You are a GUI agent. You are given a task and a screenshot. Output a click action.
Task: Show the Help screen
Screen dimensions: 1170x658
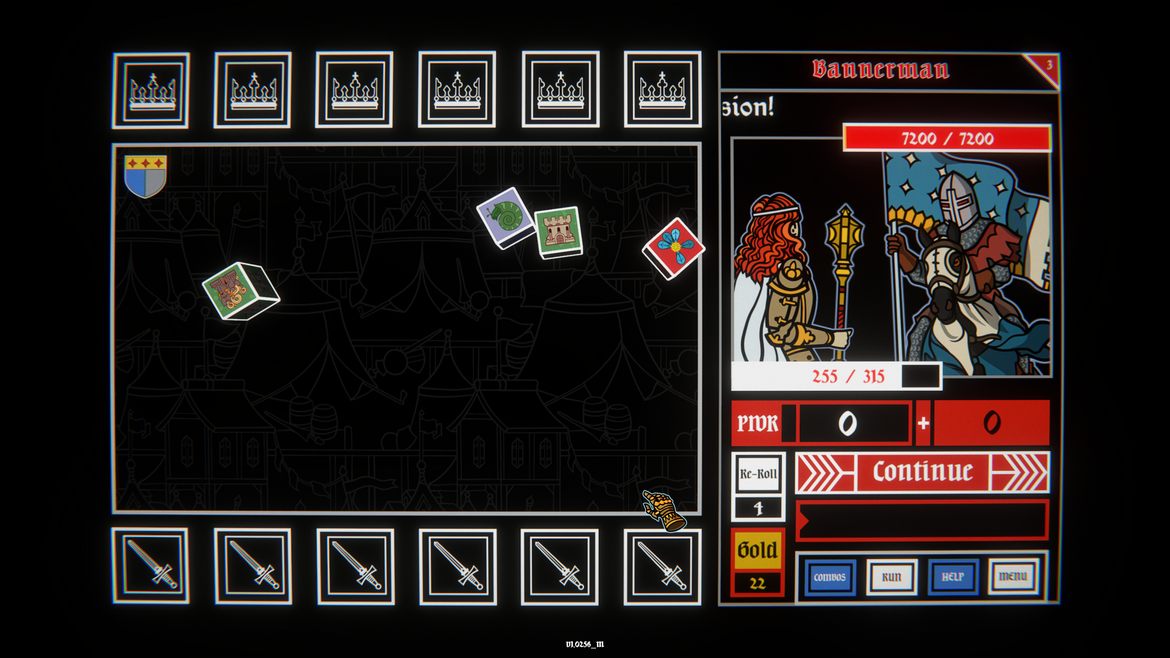click(x=952, y=577)
